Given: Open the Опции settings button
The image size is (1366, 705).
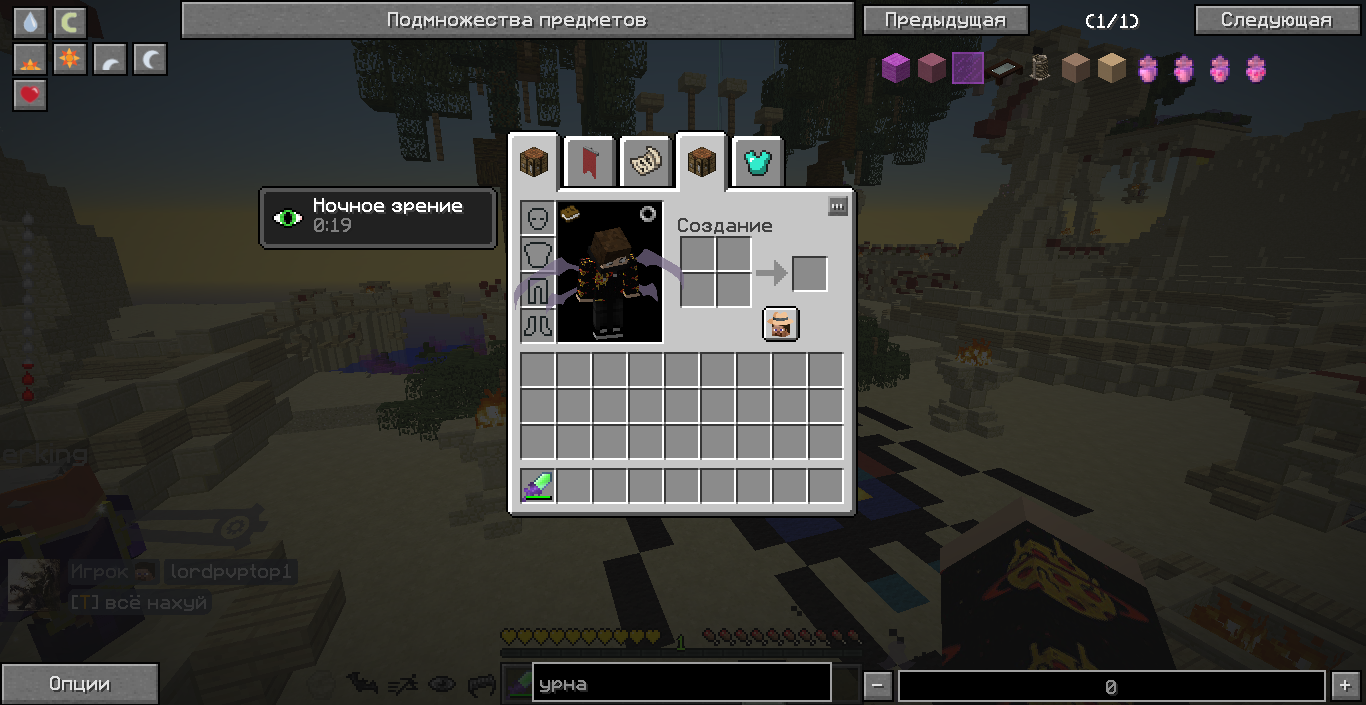Looking at the screenshot, I should pyautogui.click(x=79, y=684).
